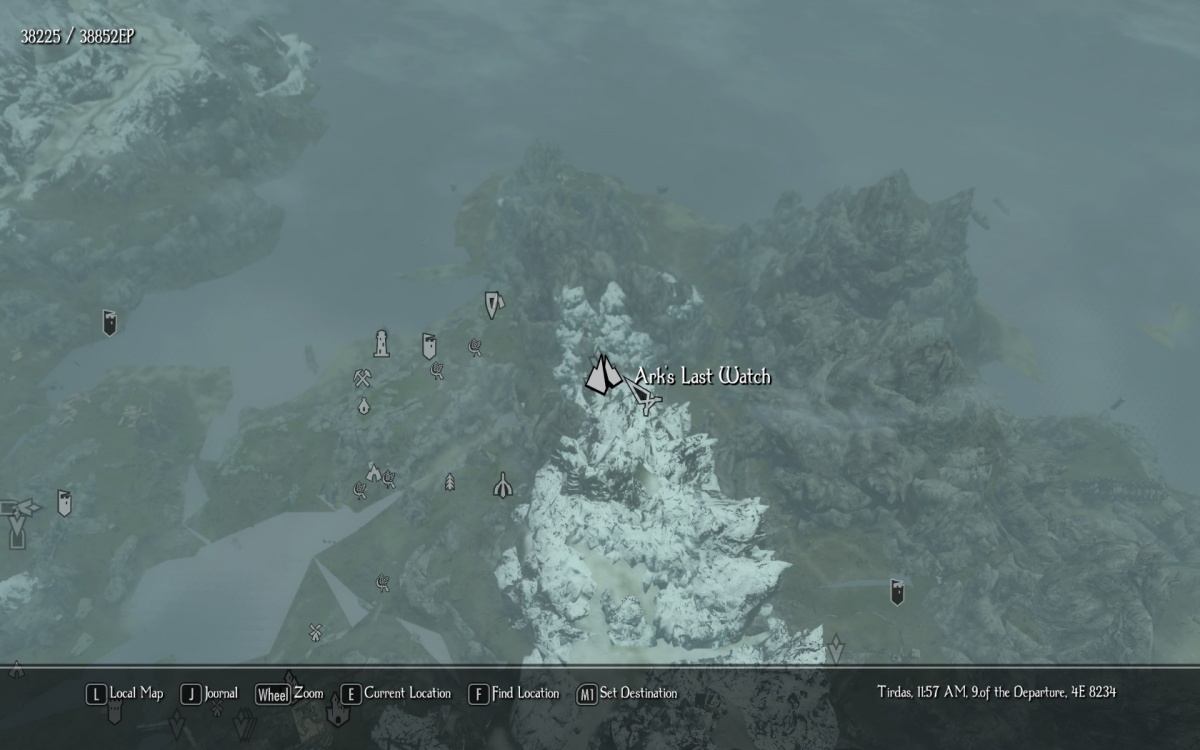Open the Journal from the map bar

click(210, 693)
